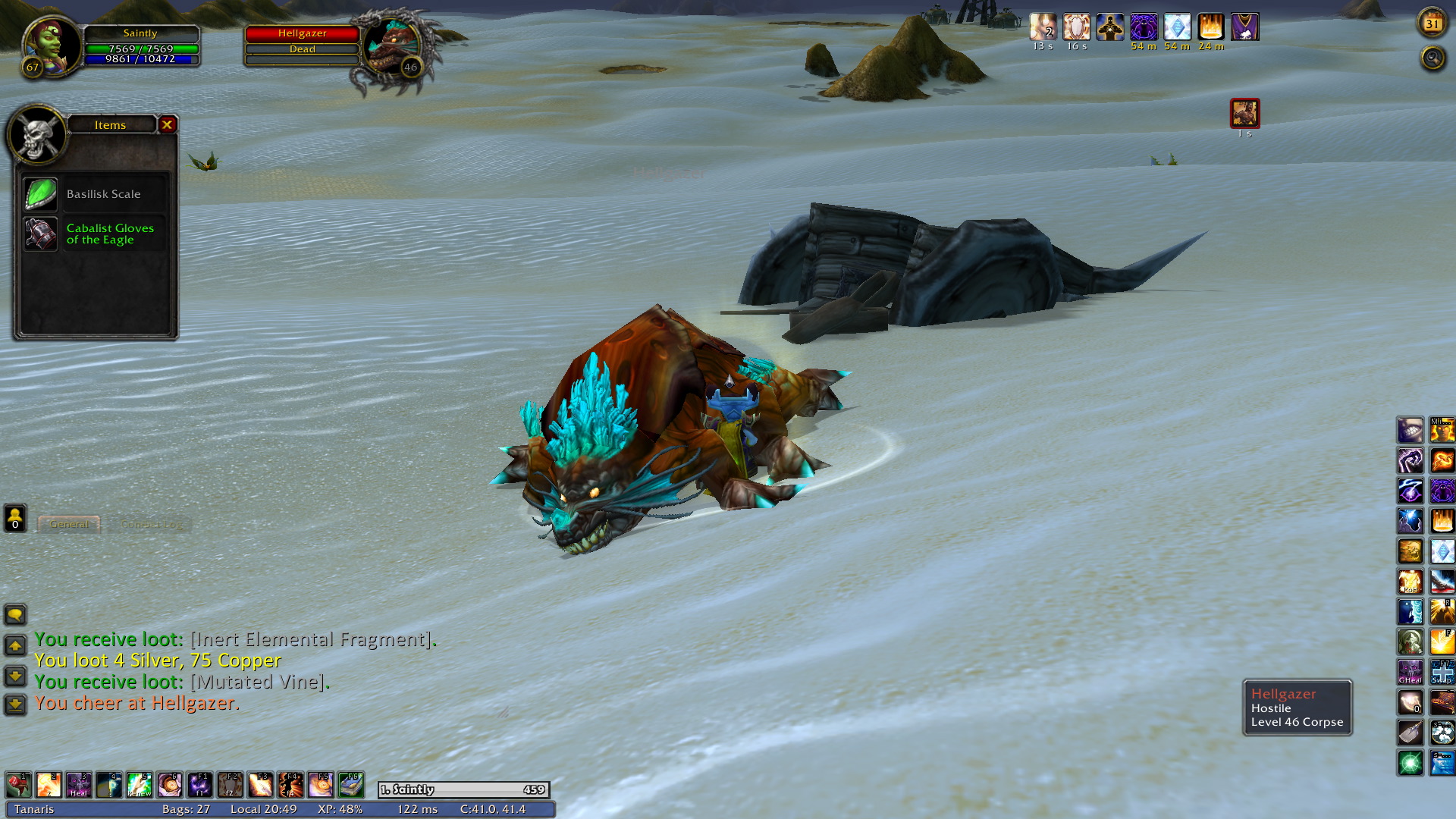Close the Items loot window
Viewport: 1456px width, 819px height.
pyautogui.click(x=168, y=124)
